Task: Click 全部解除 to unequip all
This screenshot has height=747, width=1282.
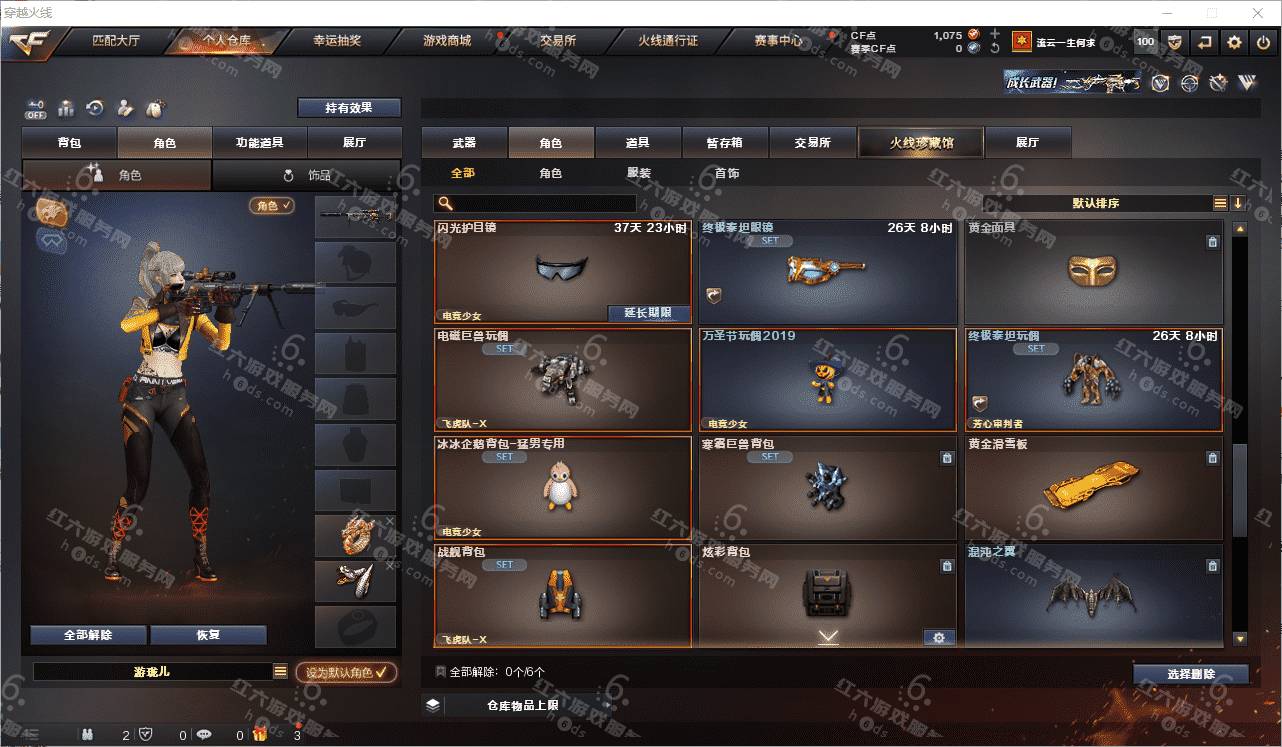Action: (x=88, y=635)
